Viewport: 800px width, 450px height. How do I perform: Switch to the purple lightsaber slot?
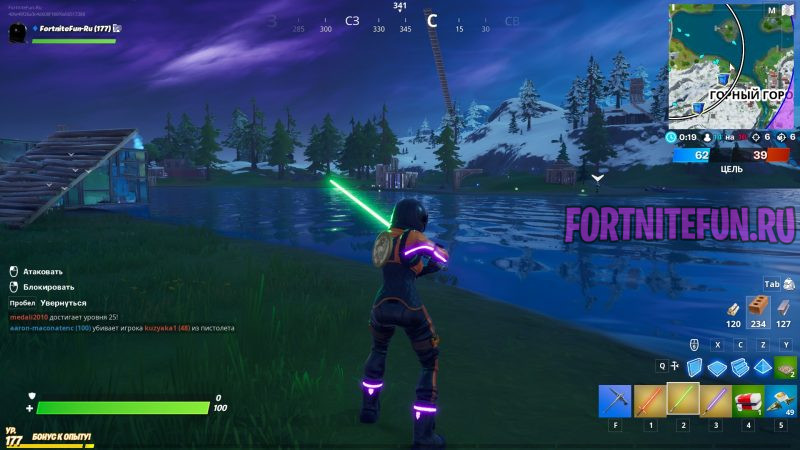point(716,401)
